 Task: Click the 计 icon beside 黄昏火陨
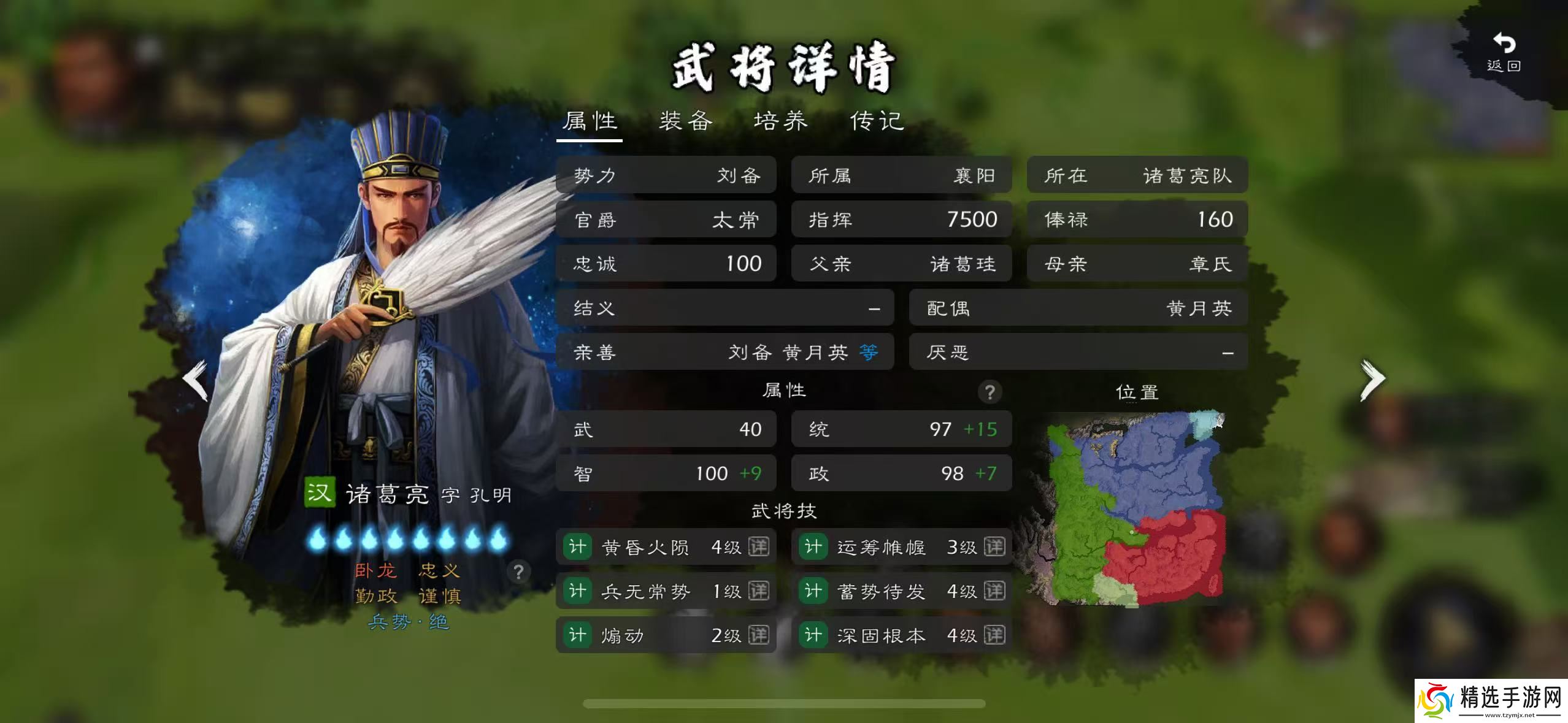tap(577, 547)
